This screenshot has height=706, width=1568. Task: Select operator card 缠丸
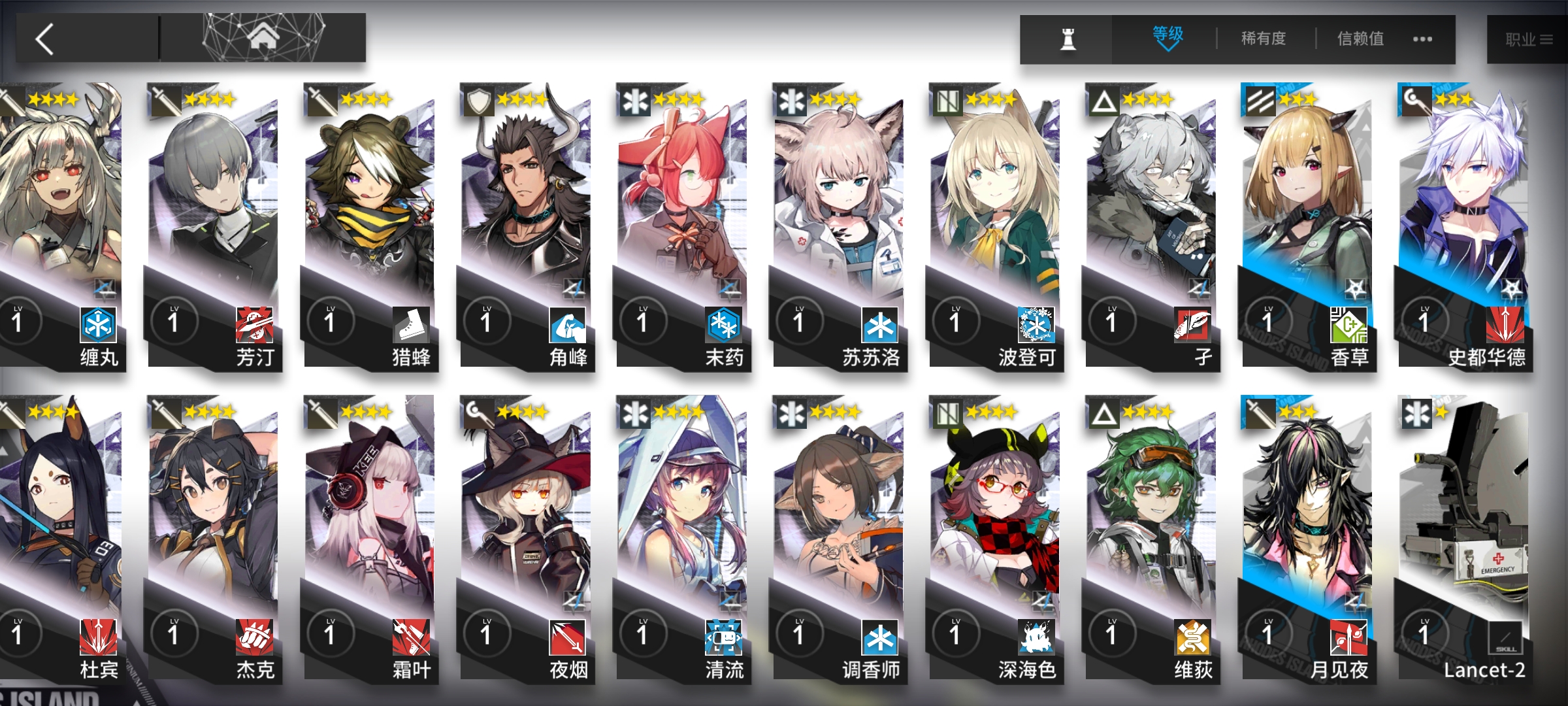coord(62,222)
